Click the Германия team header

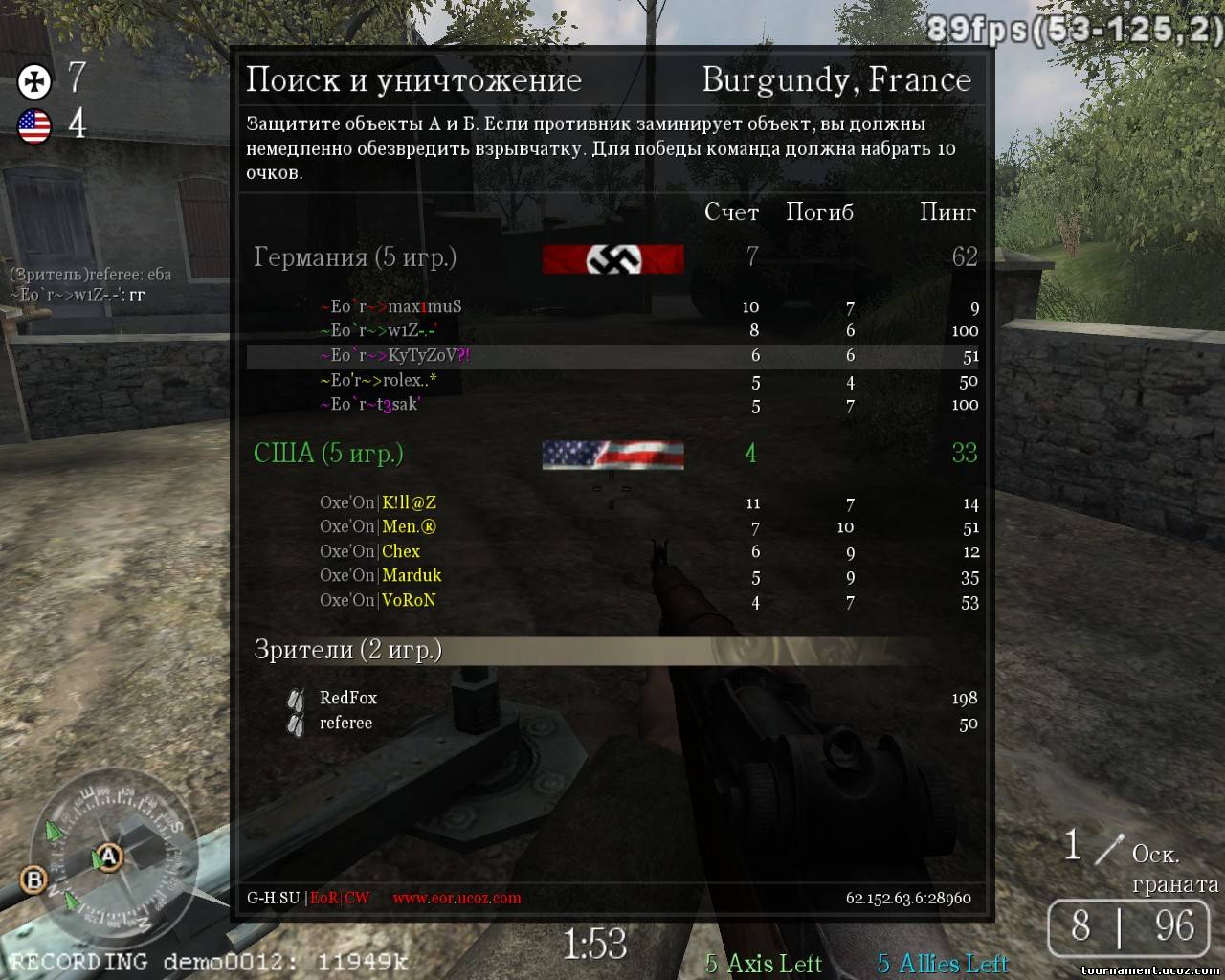coord(354,257)
